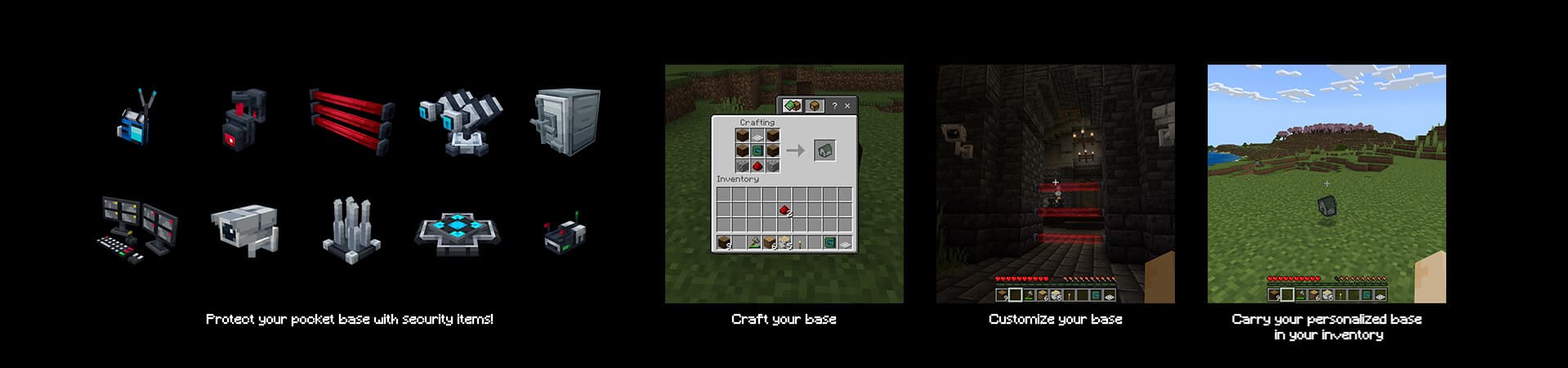Grab the redstone stack in the inventory grid
Viewport: 1568px width, 368px height.
click(x=784, y=210)
